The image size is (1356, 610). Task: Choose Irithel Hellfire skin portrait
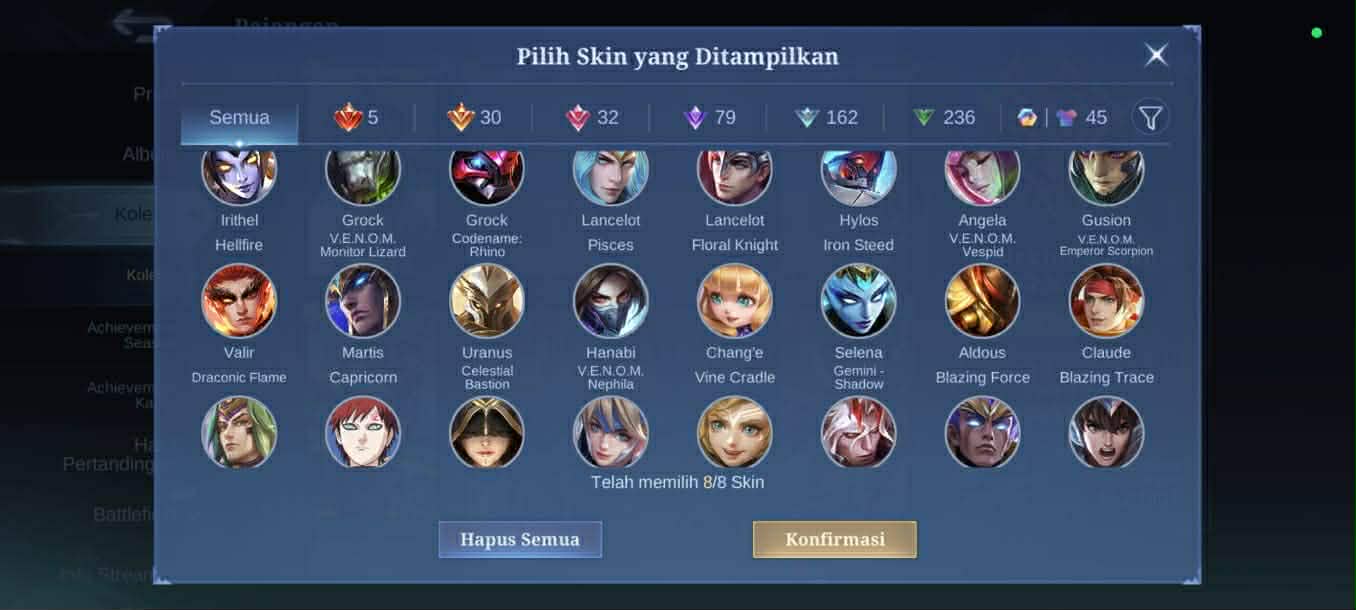click(x=239, y=176)
